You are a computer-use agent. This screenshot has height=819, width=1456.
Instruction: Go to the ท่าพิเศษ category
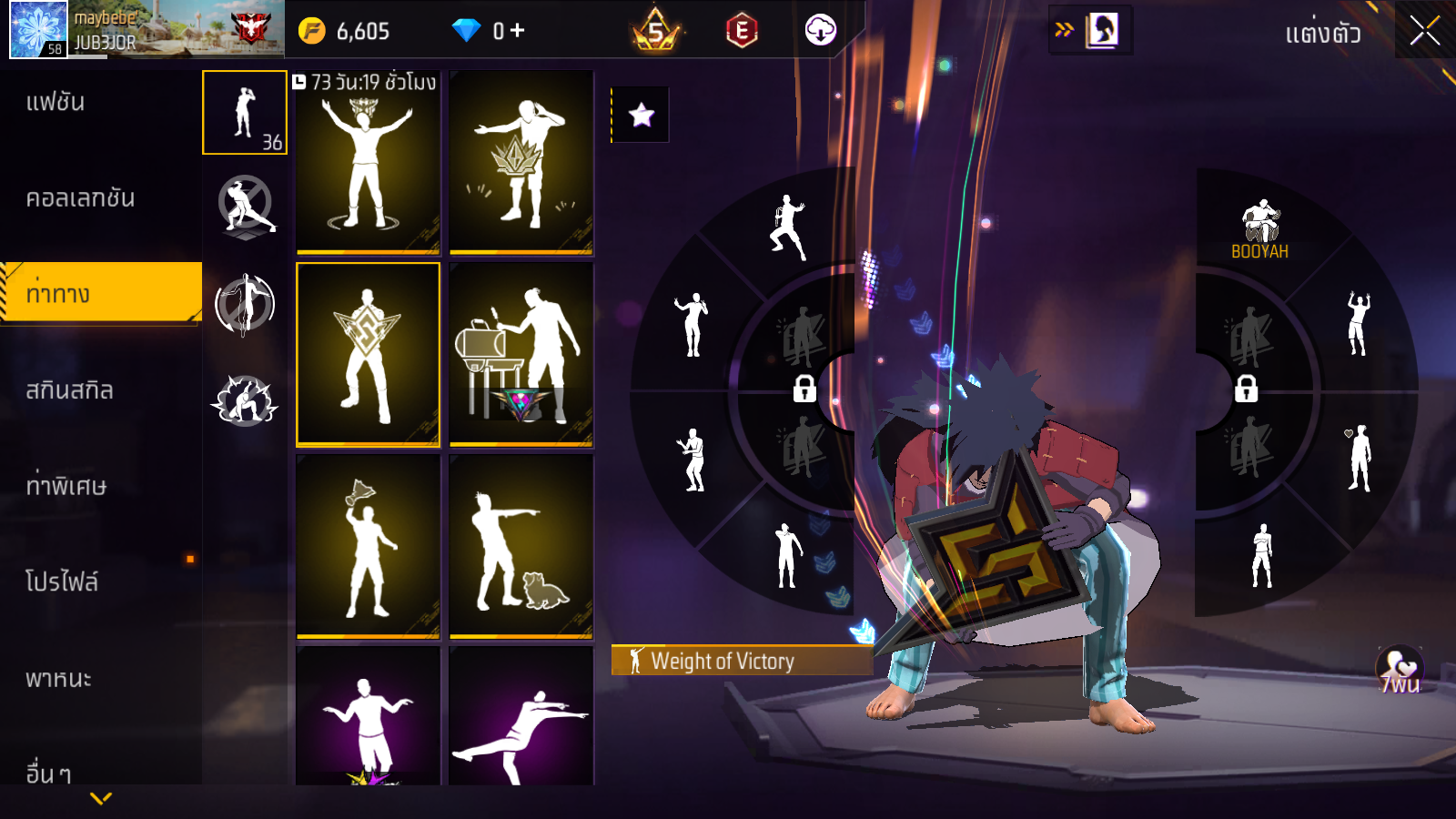(x=66, y=486)
